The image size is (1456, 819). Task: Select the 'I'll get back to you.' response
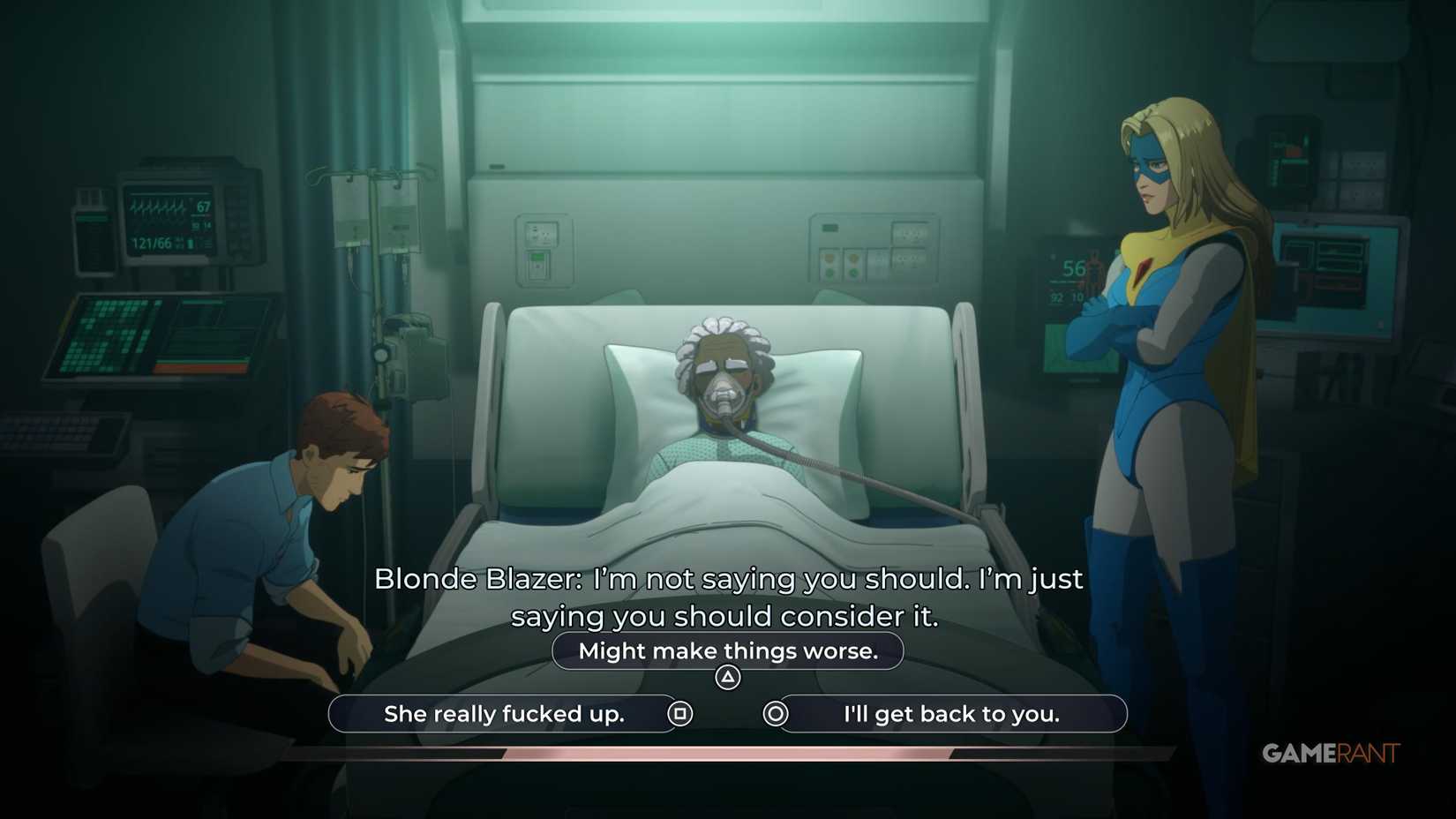click(x=953, y=714)
